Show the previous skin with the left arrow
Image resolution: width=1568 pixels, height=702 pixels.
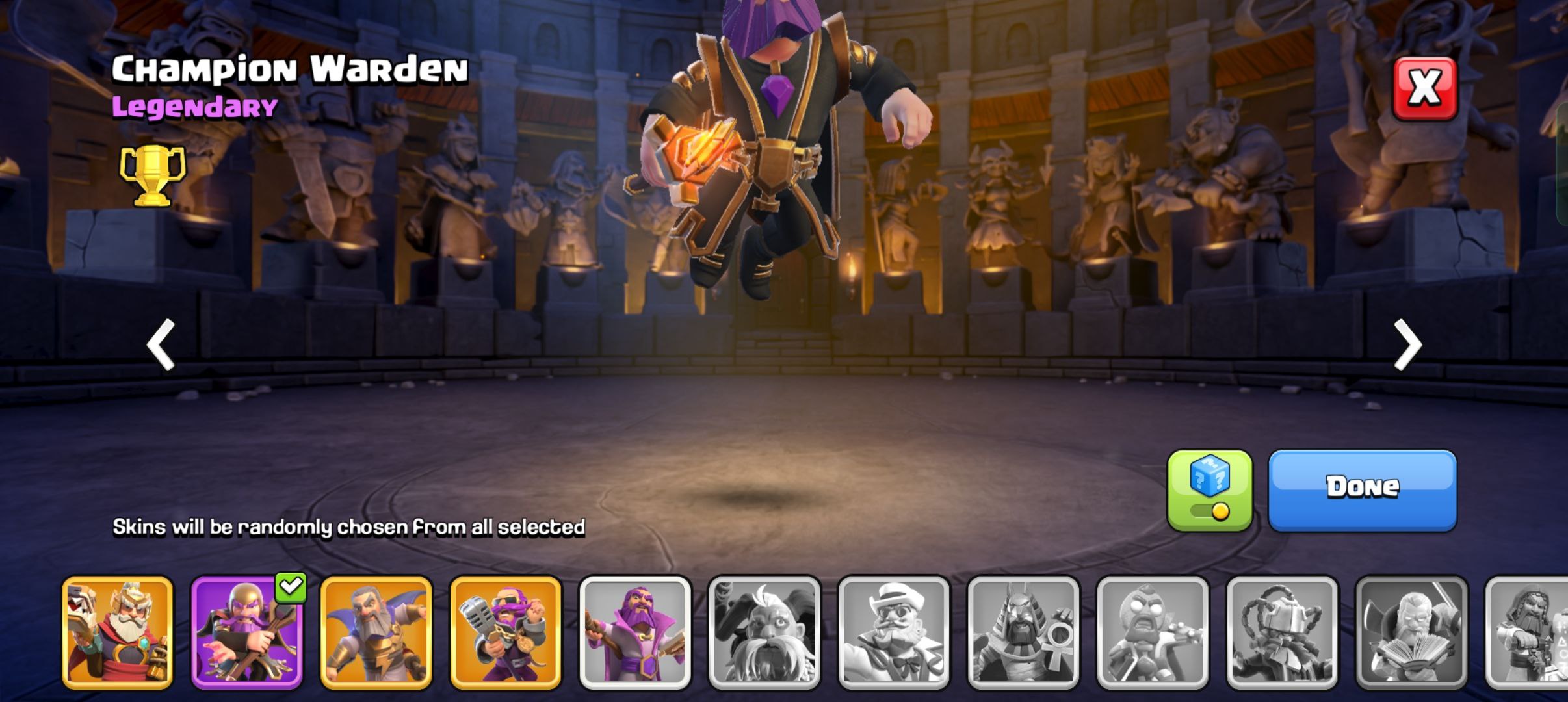point(161,344)
